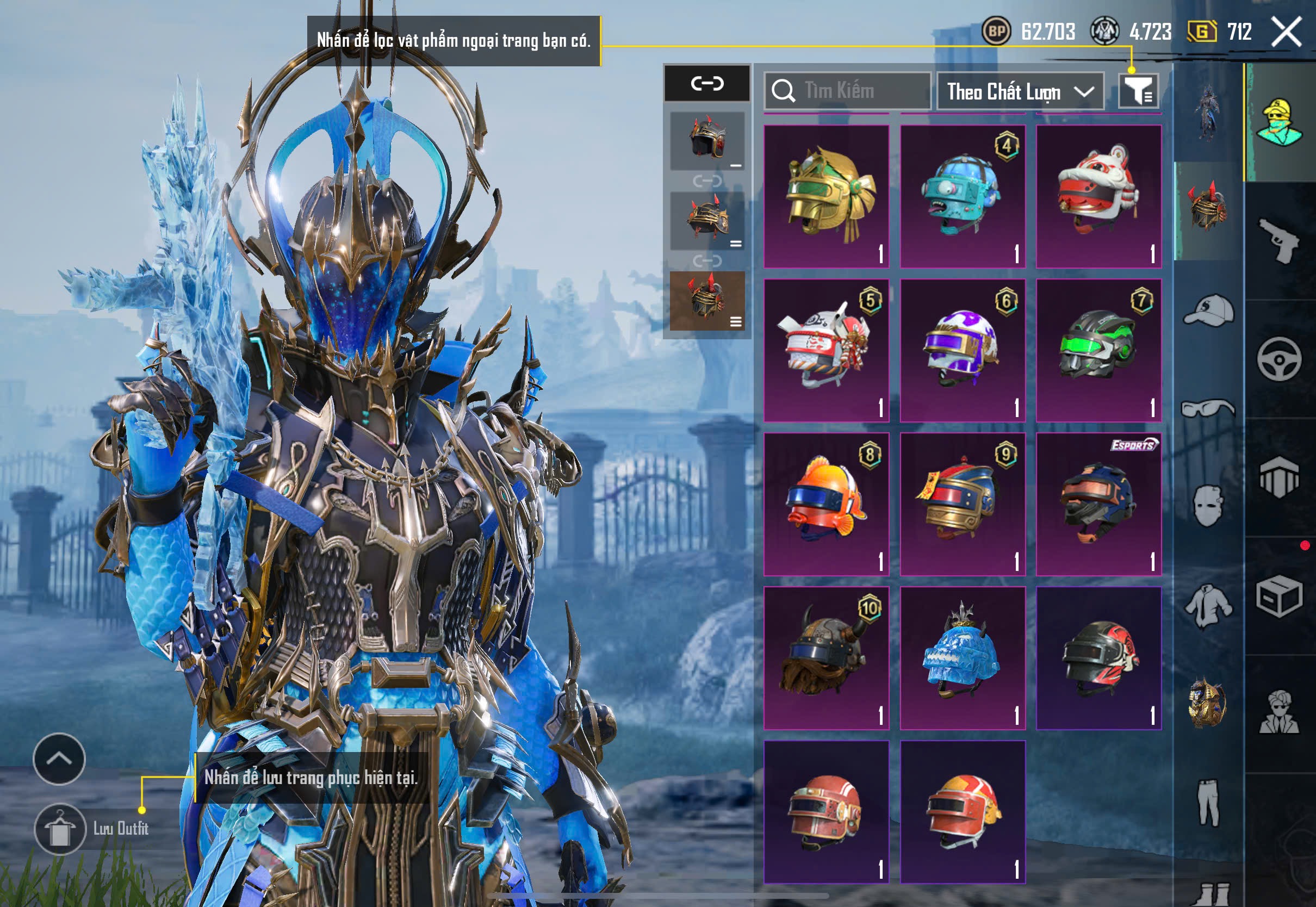The image size is (1316, 907).
Task: Select the Esports-tagged helmet
Action: [x=1098, y=504]
